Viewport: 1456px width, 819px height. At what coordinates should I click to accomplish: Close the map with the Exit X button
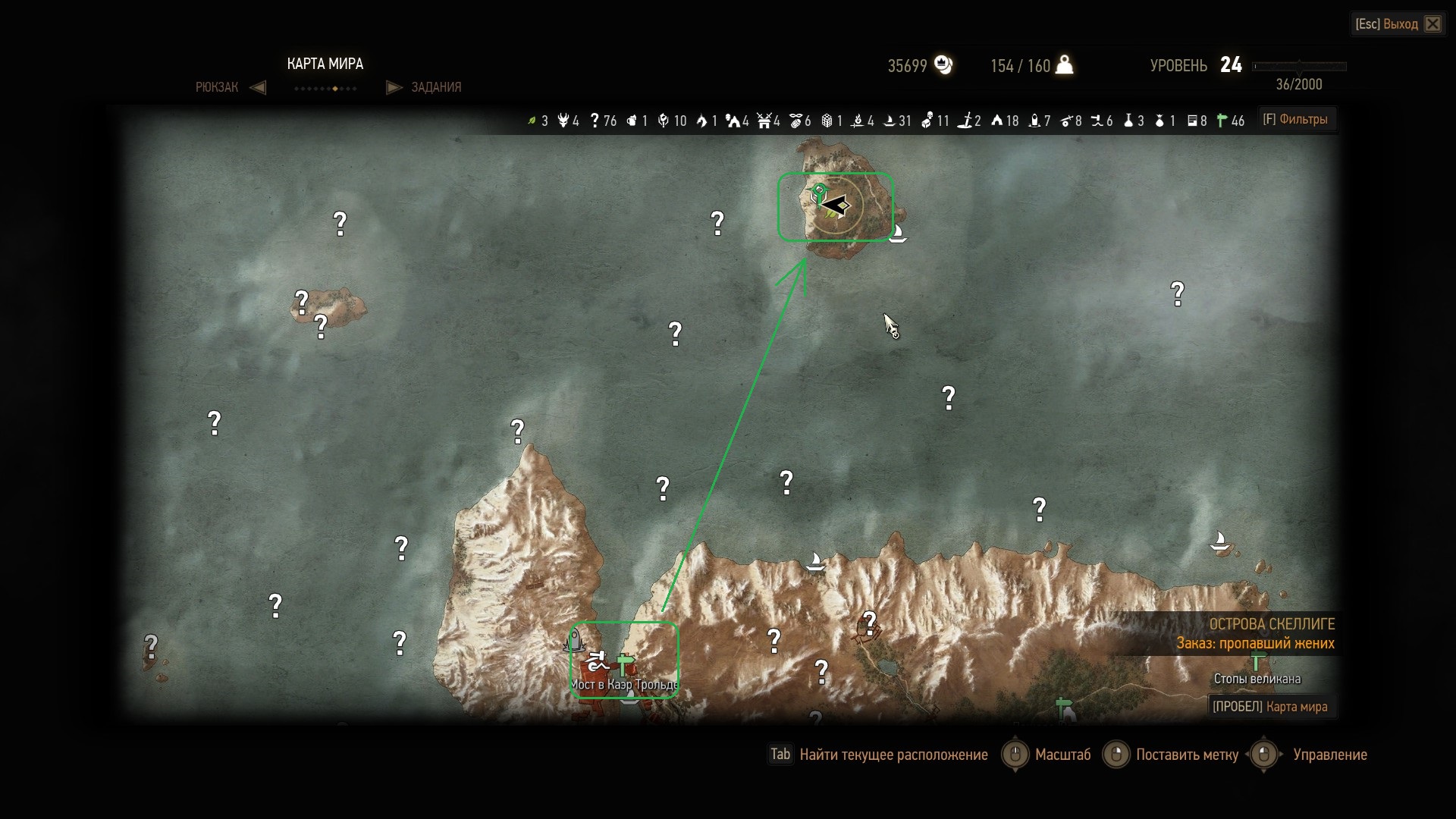tap(1432, 24)
